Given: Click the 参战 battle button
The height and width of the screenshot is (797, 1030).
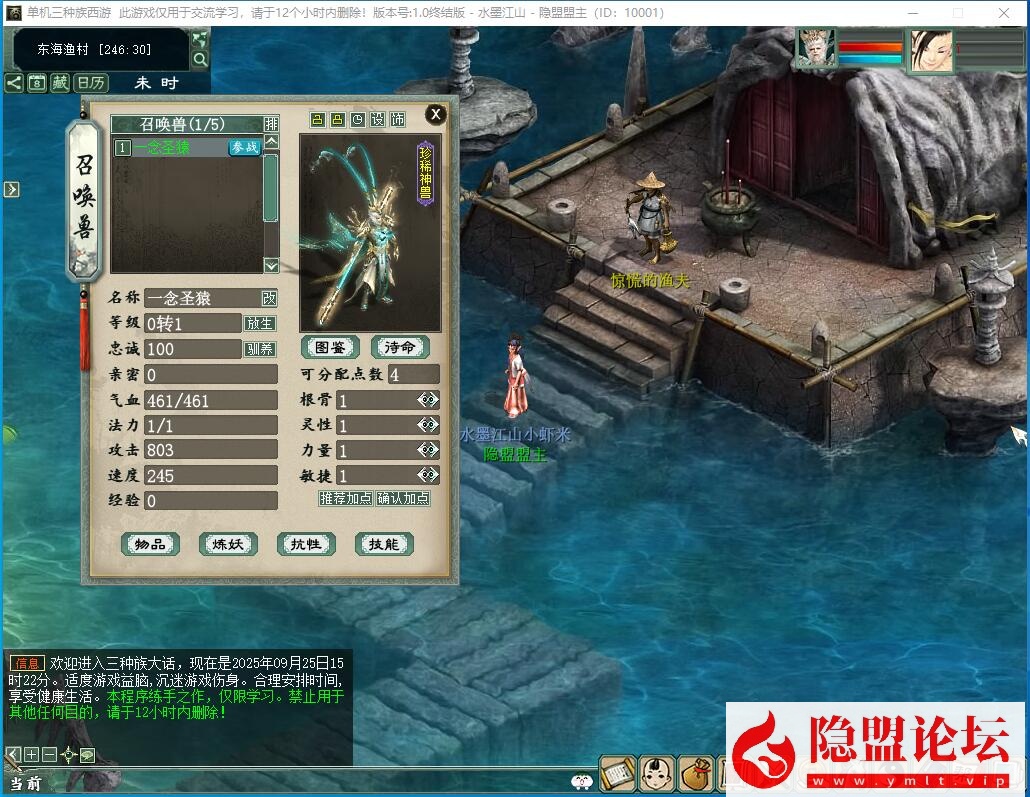Looking at the screenshot, I should click(x=244, y=147).
